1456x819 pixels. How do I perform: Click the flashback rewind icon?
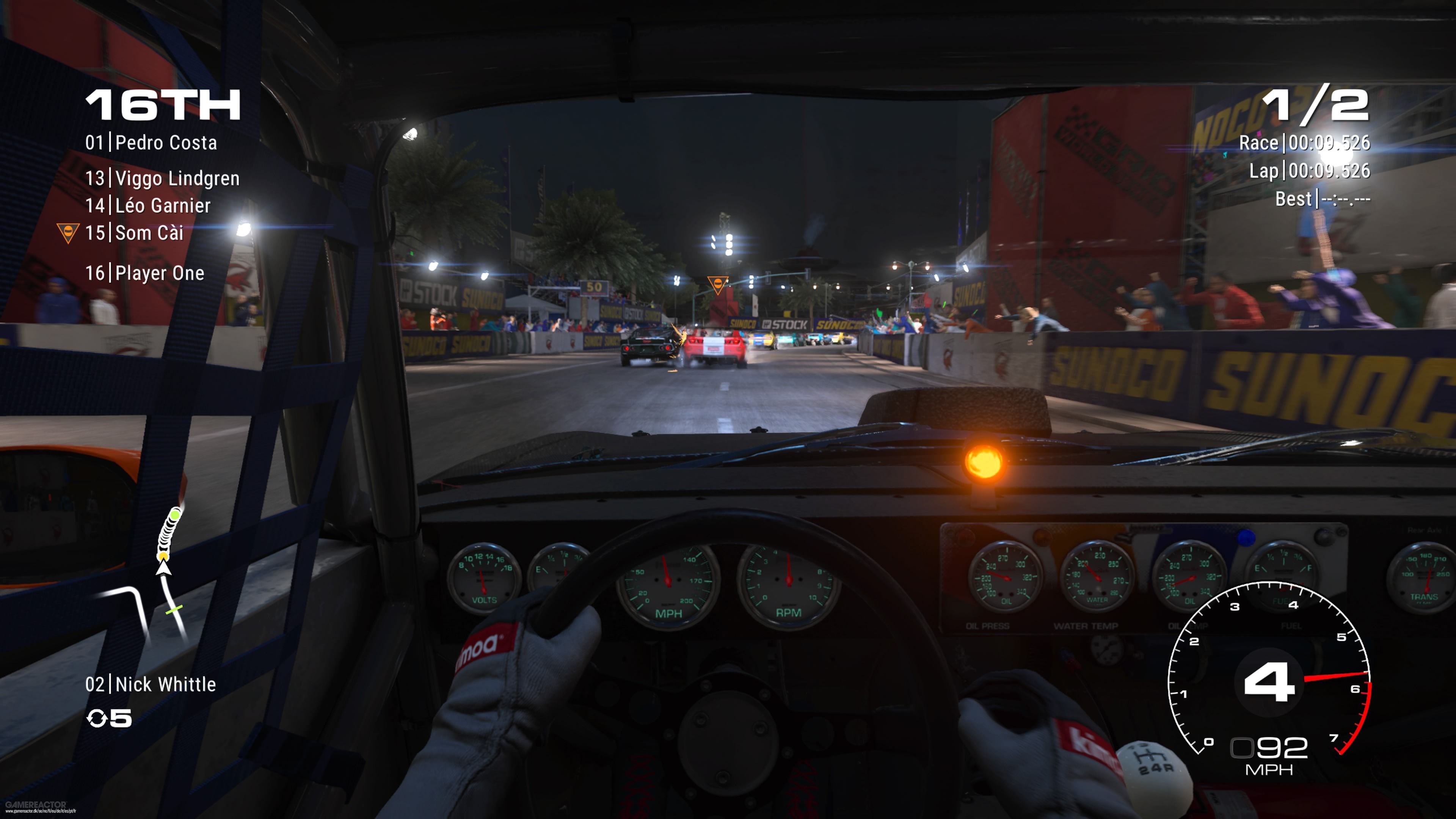97,719
